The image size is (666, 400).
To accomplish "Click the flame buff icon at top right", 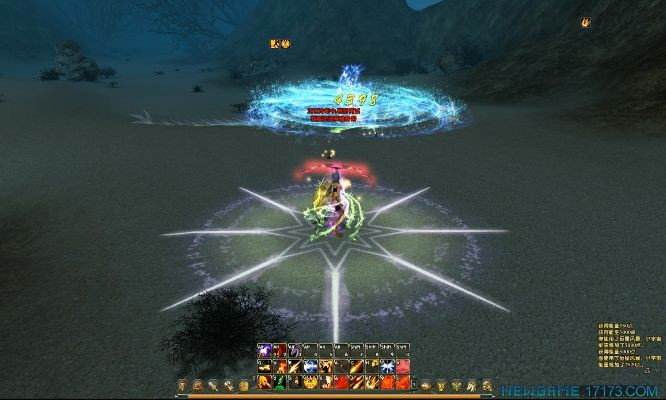I will point(585,22).
